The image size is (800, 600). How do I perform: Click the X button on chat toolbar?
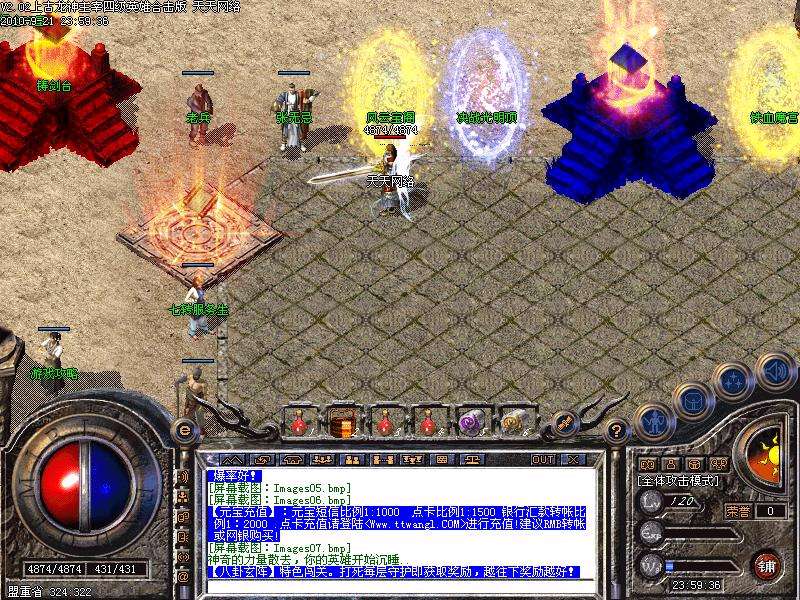click(573, 459)
